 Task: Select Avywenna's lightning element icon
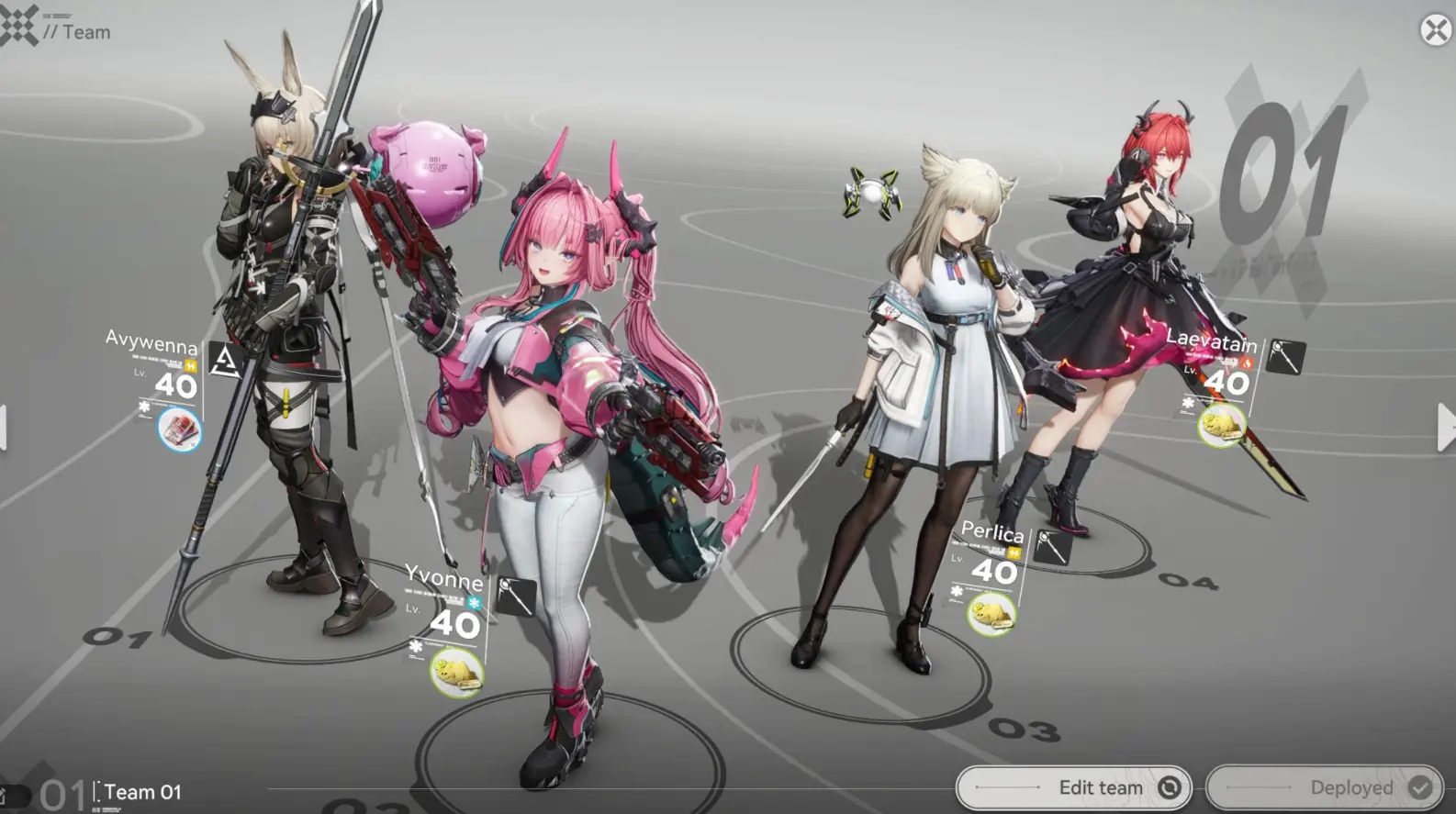click(191, 365)
